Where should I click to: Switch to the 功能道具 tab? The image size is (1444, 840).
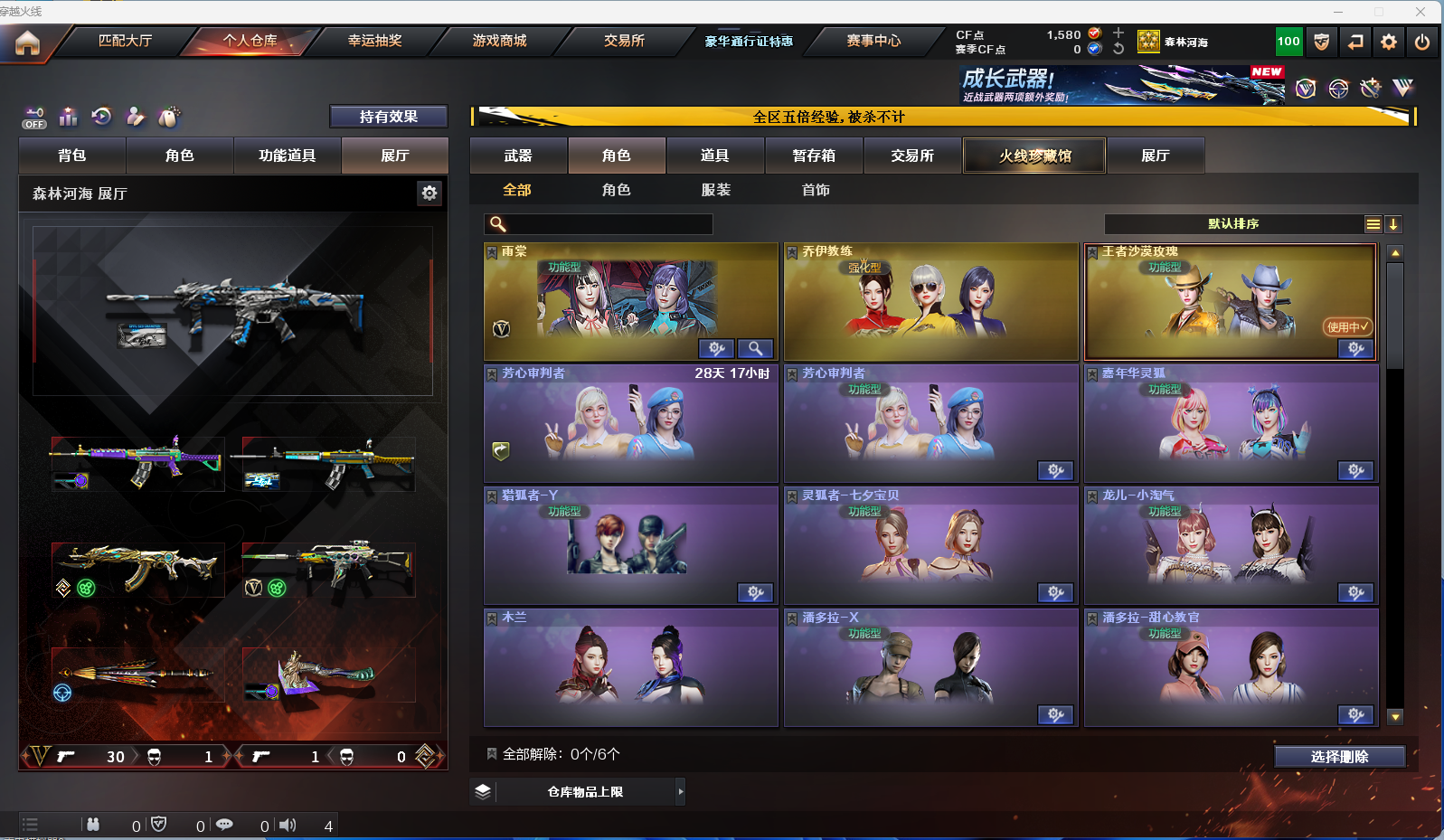[287, 156]
